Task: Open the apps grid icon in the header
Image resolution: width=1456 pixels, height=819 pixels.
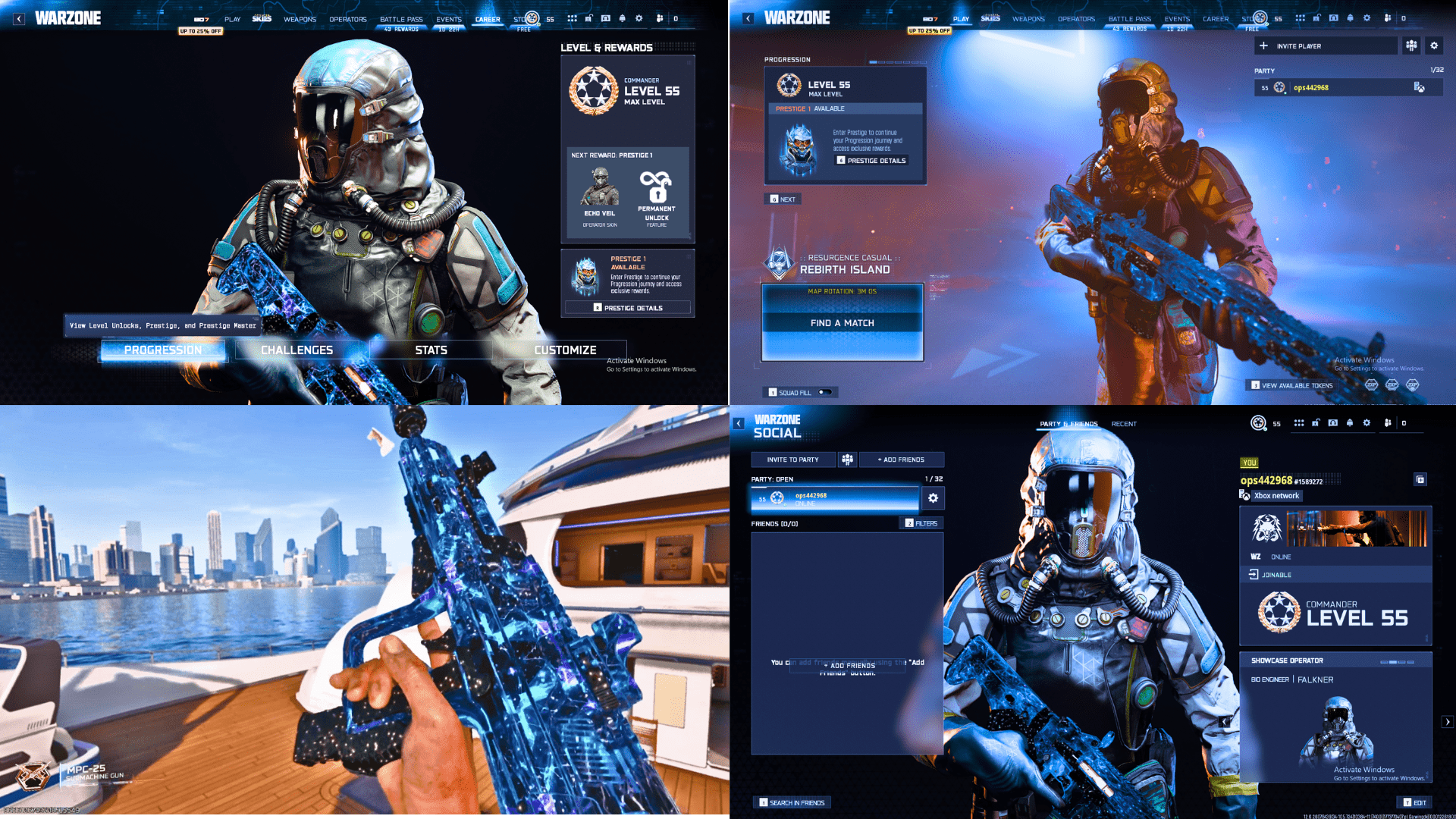Action: coord(572,18)
